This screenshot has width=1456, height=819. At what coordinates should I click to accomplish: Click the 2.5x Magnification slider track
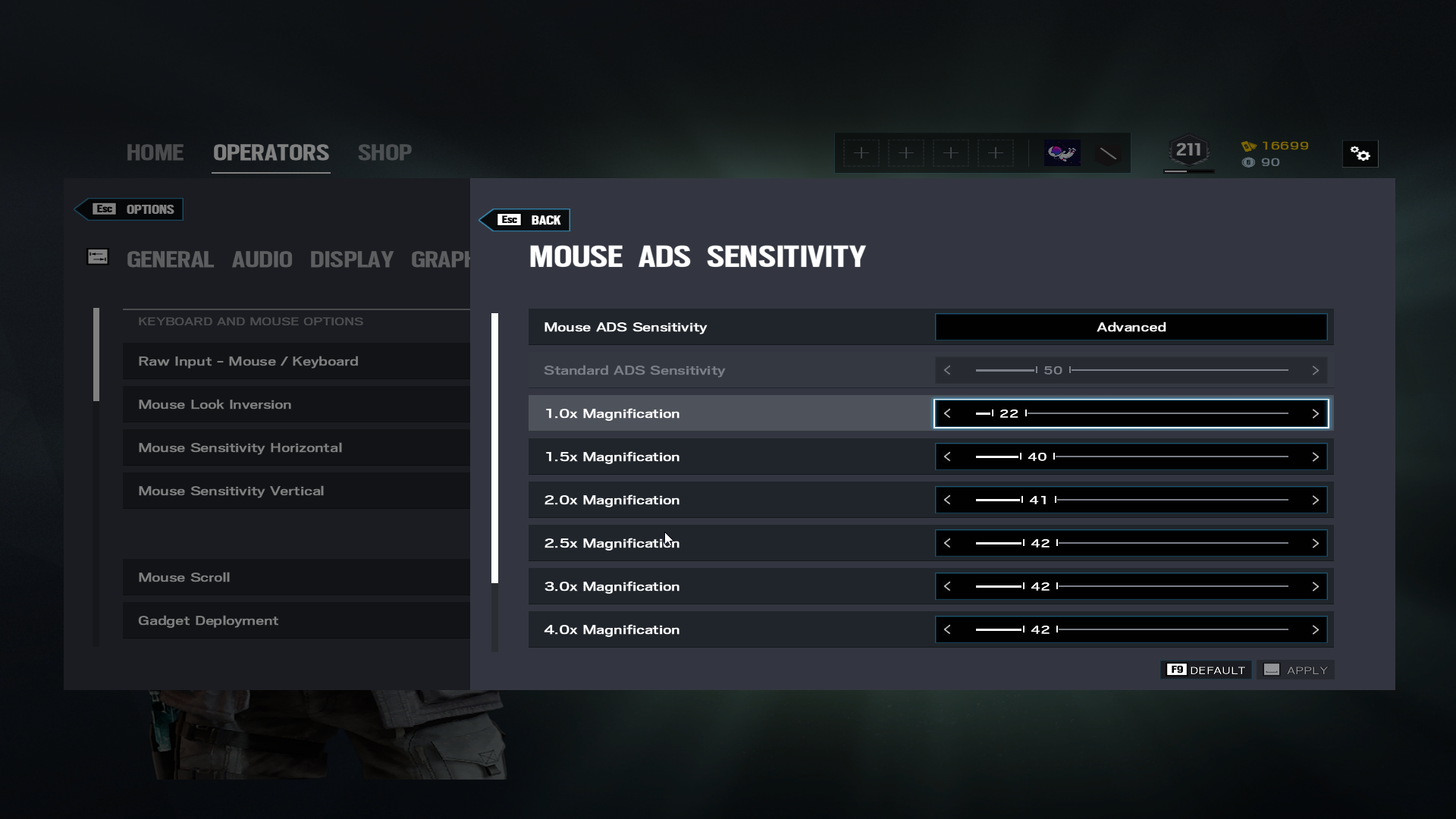point(1172,543)
